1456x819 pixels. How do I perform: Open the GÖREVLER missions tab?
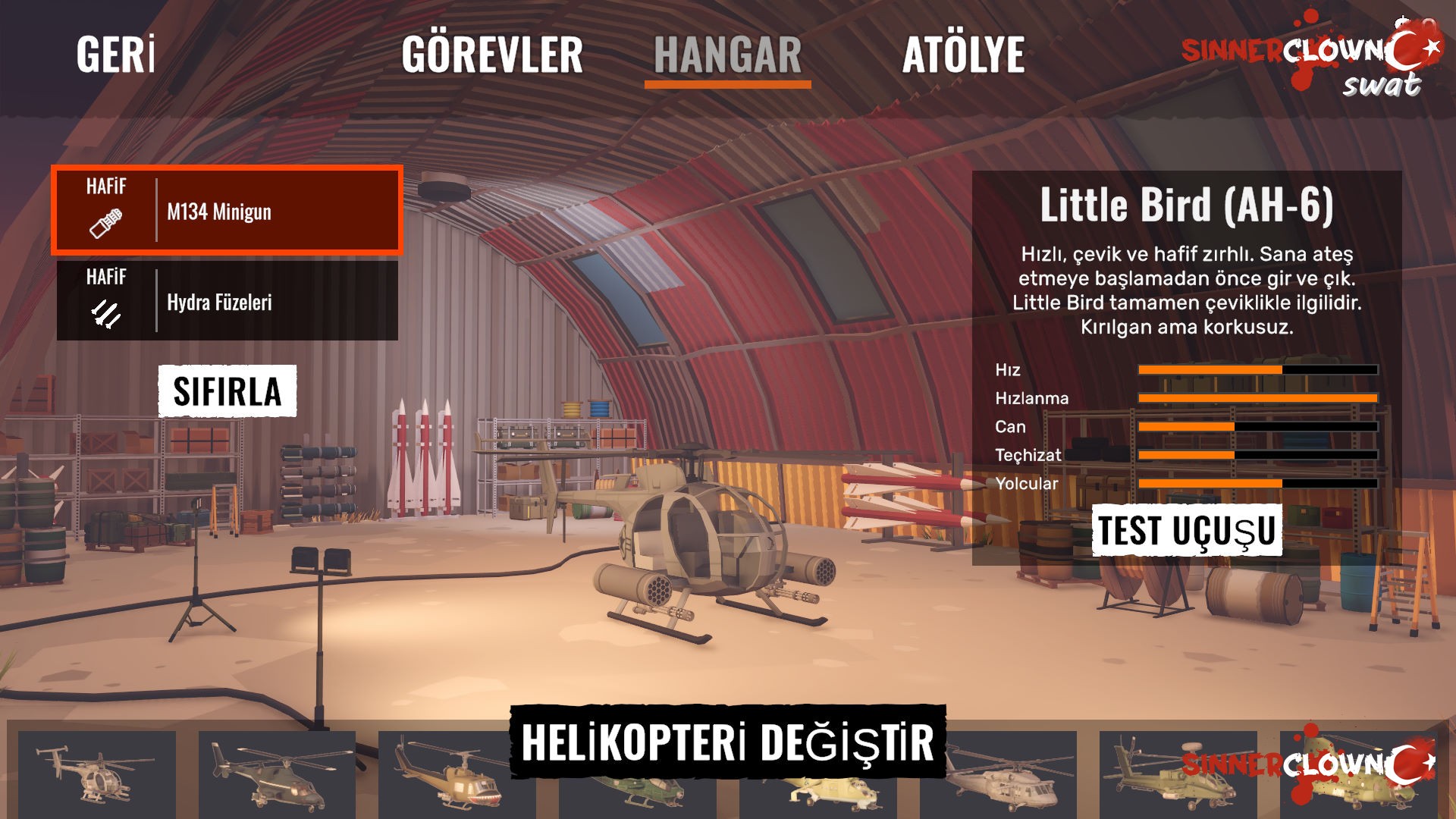(492, 55)
